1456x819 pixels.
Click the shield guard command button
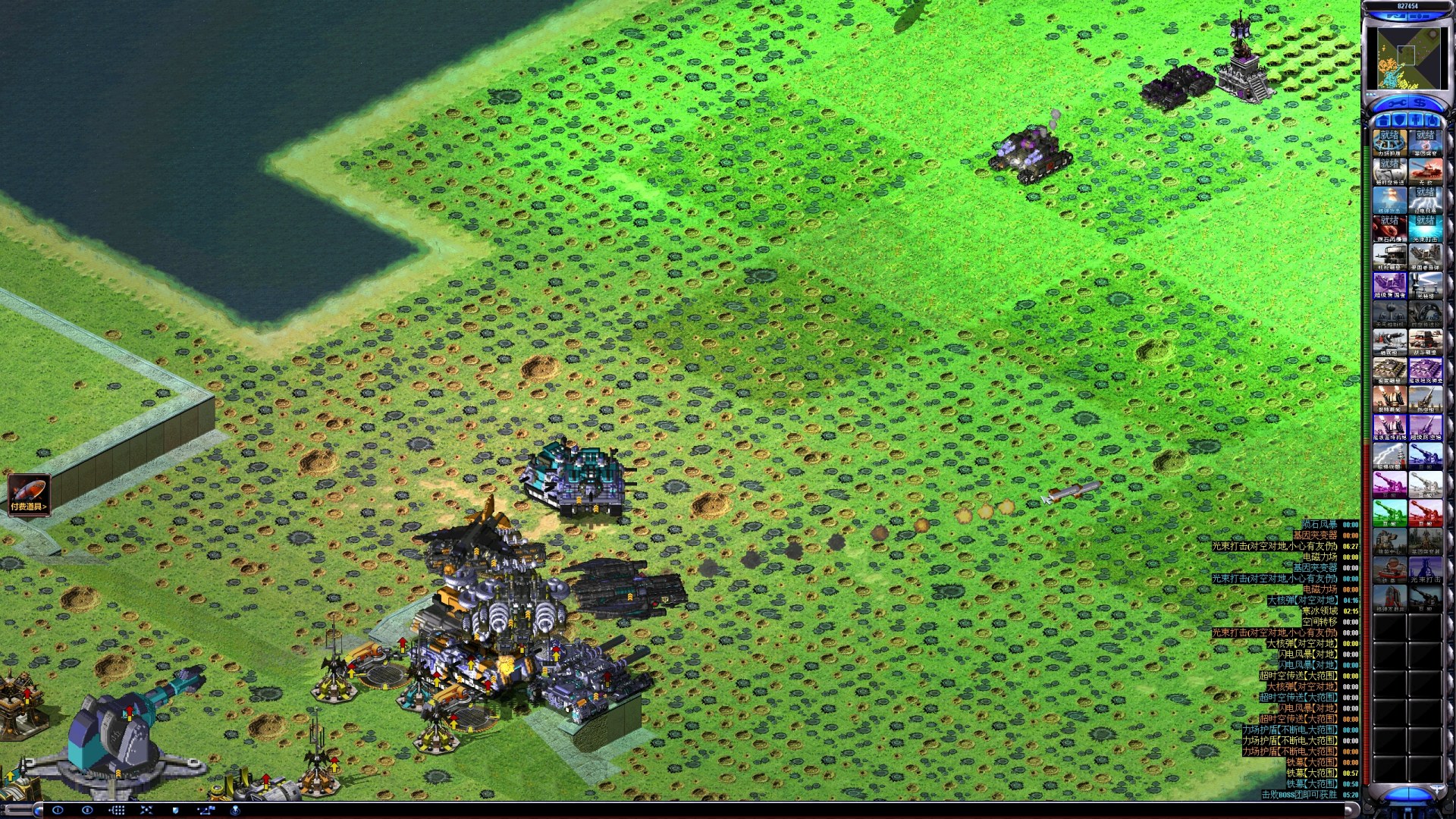tap(176, 810)
